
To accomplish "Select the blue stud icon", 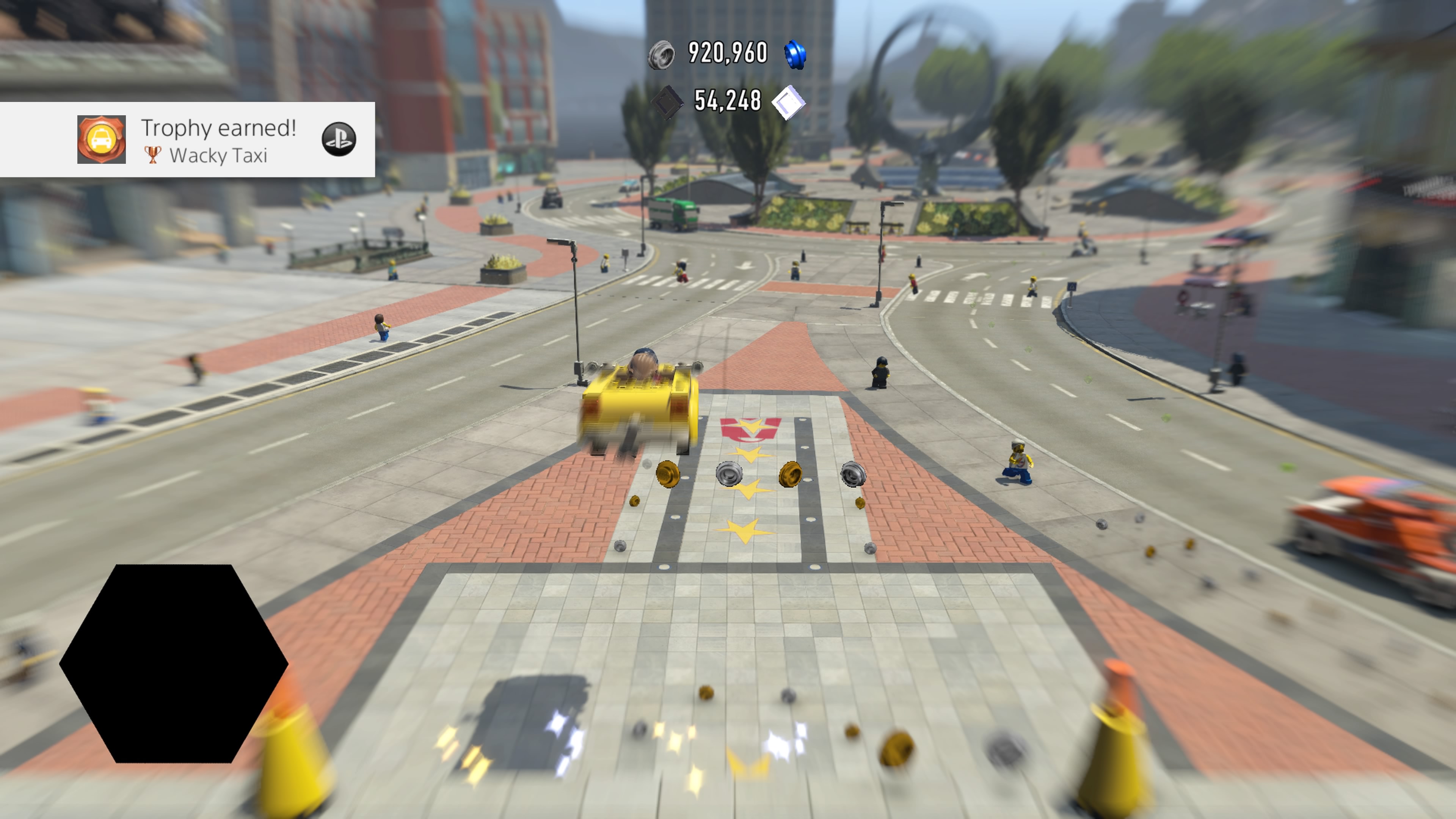I will 795,55.
